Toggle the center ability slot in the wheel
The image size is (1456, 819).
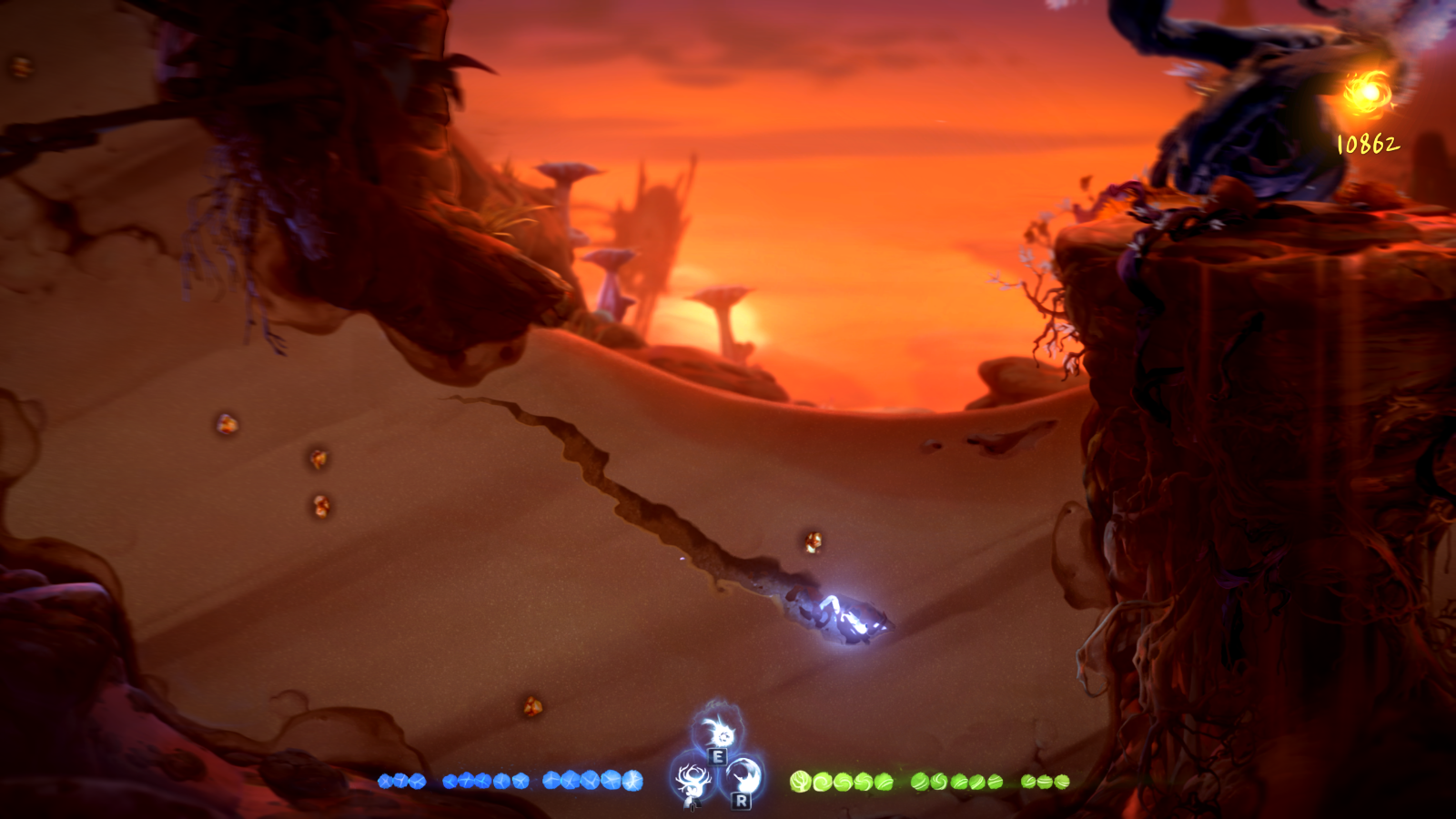719,764
